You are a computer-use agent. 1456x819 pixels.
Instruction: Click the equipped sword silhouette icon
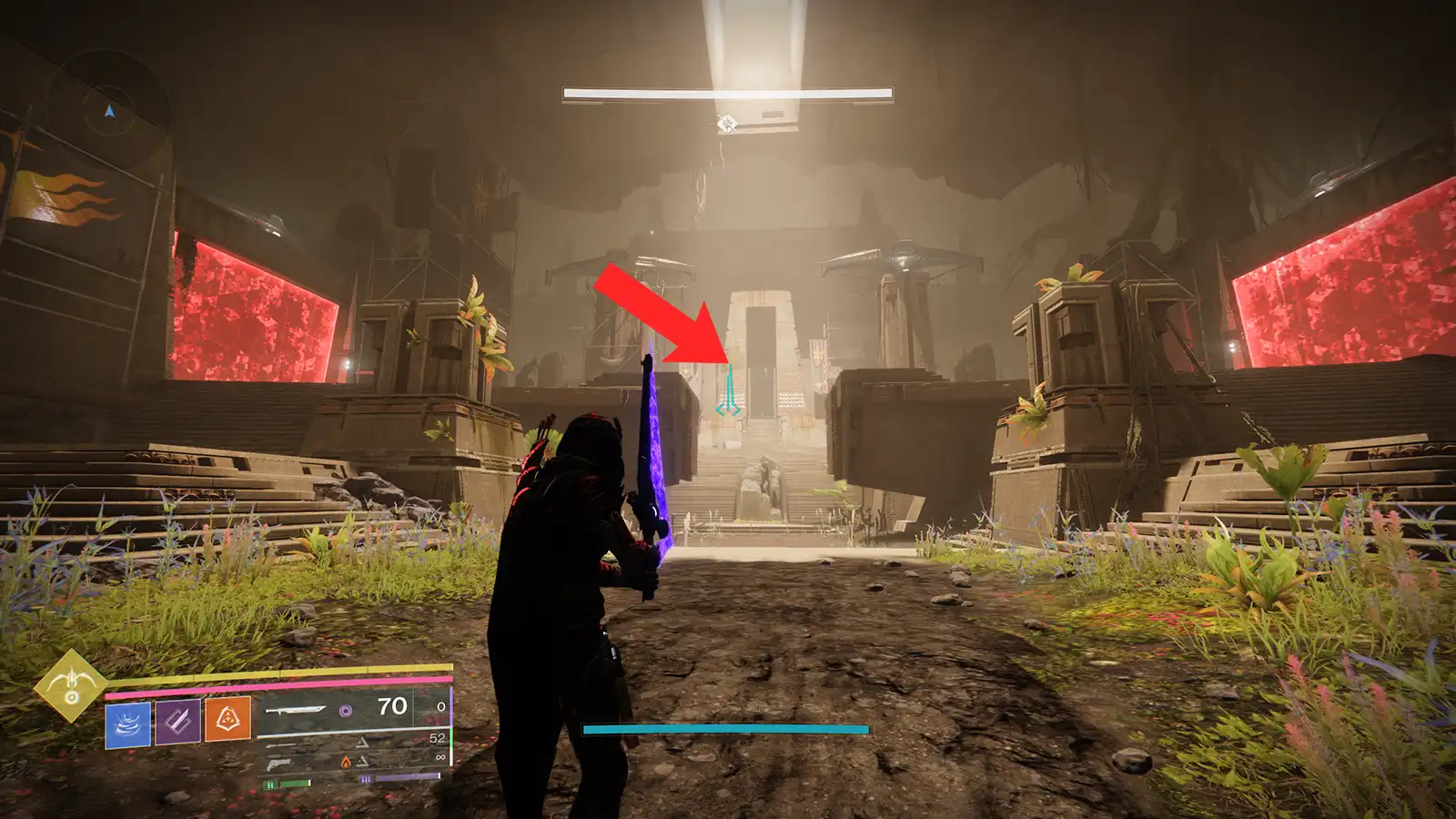[298, 710]
